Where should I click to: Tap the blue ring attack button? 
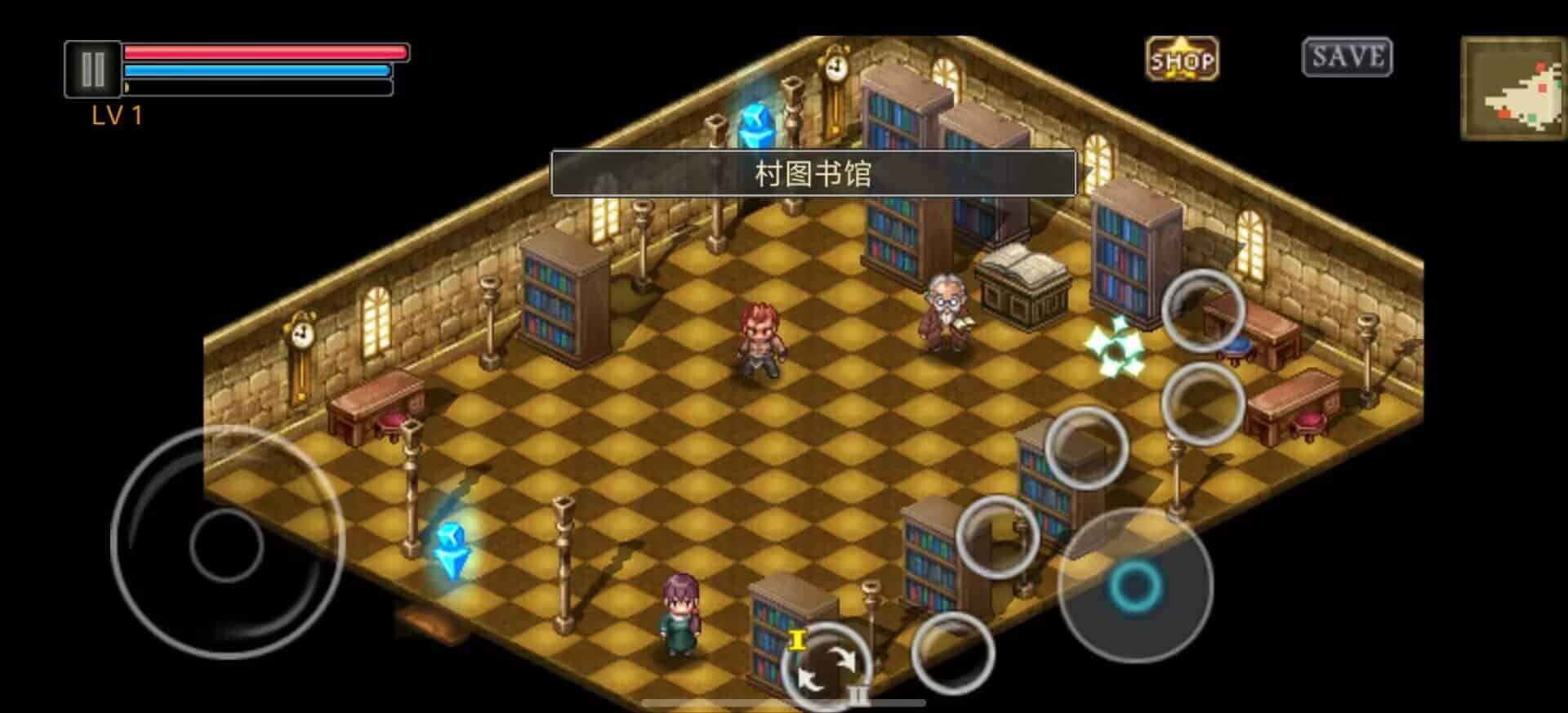point(1134,585)
